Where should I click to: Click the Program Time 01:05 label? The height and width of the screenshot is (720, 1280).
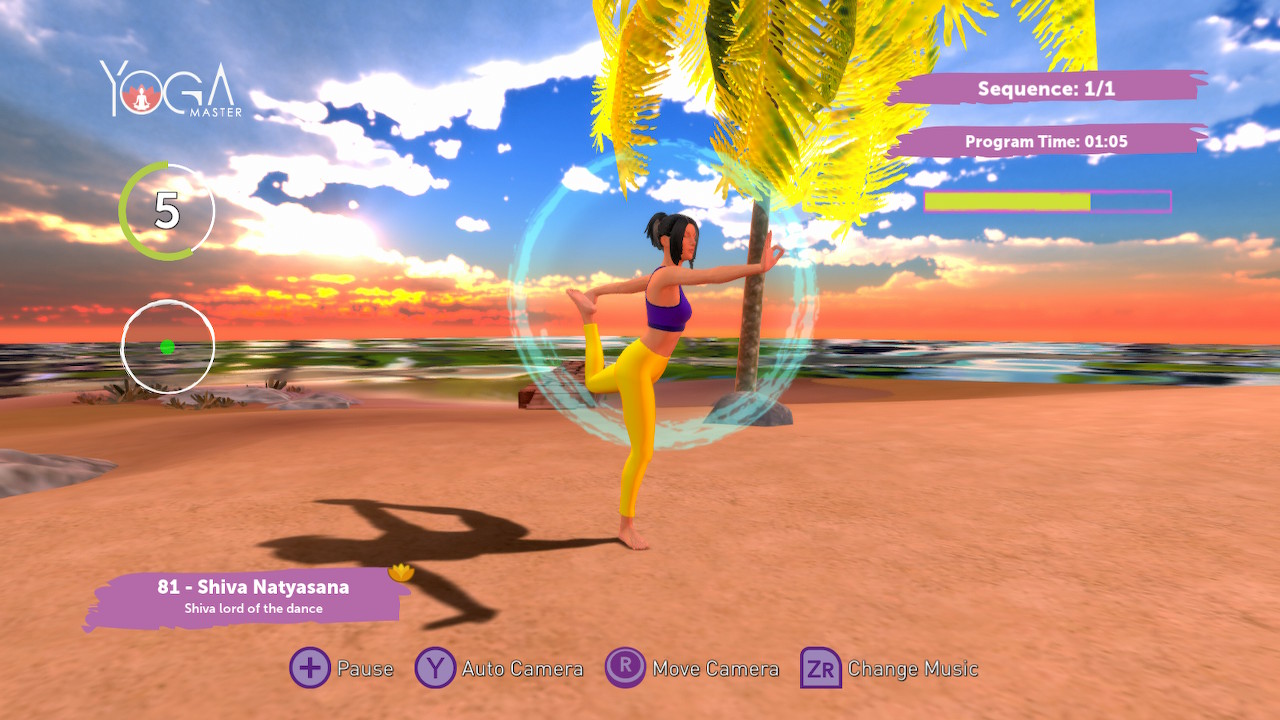[1046, 141]
